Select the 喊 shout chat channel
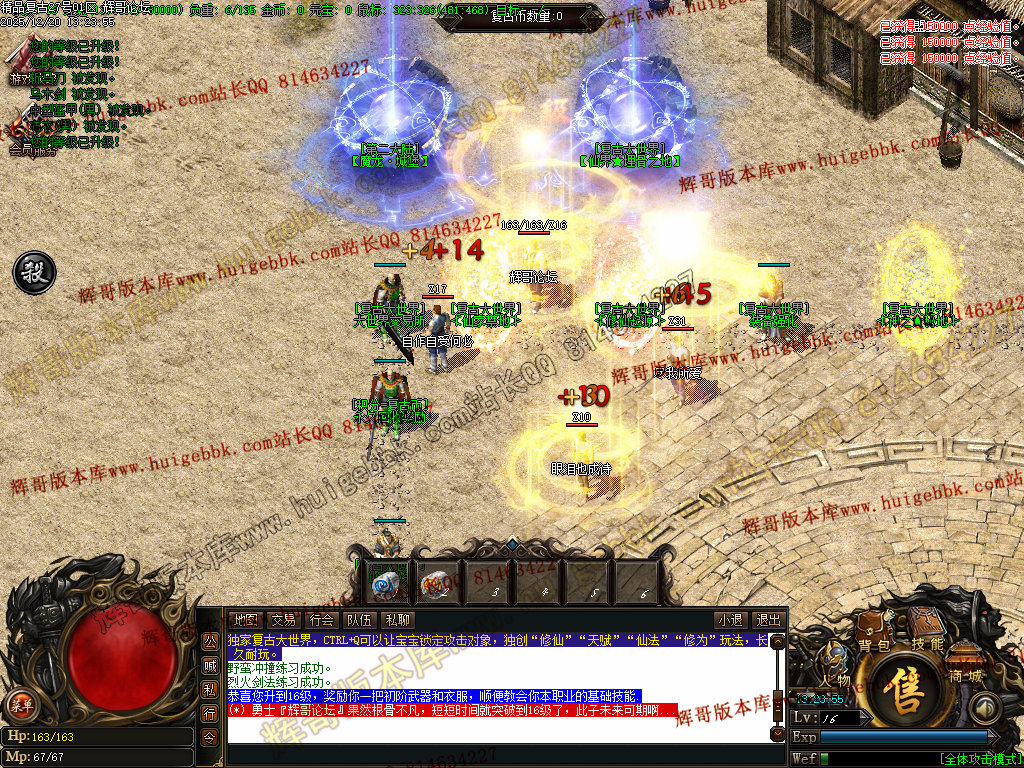This screenshot has height=768, width=1024. (x=210, y=665)
